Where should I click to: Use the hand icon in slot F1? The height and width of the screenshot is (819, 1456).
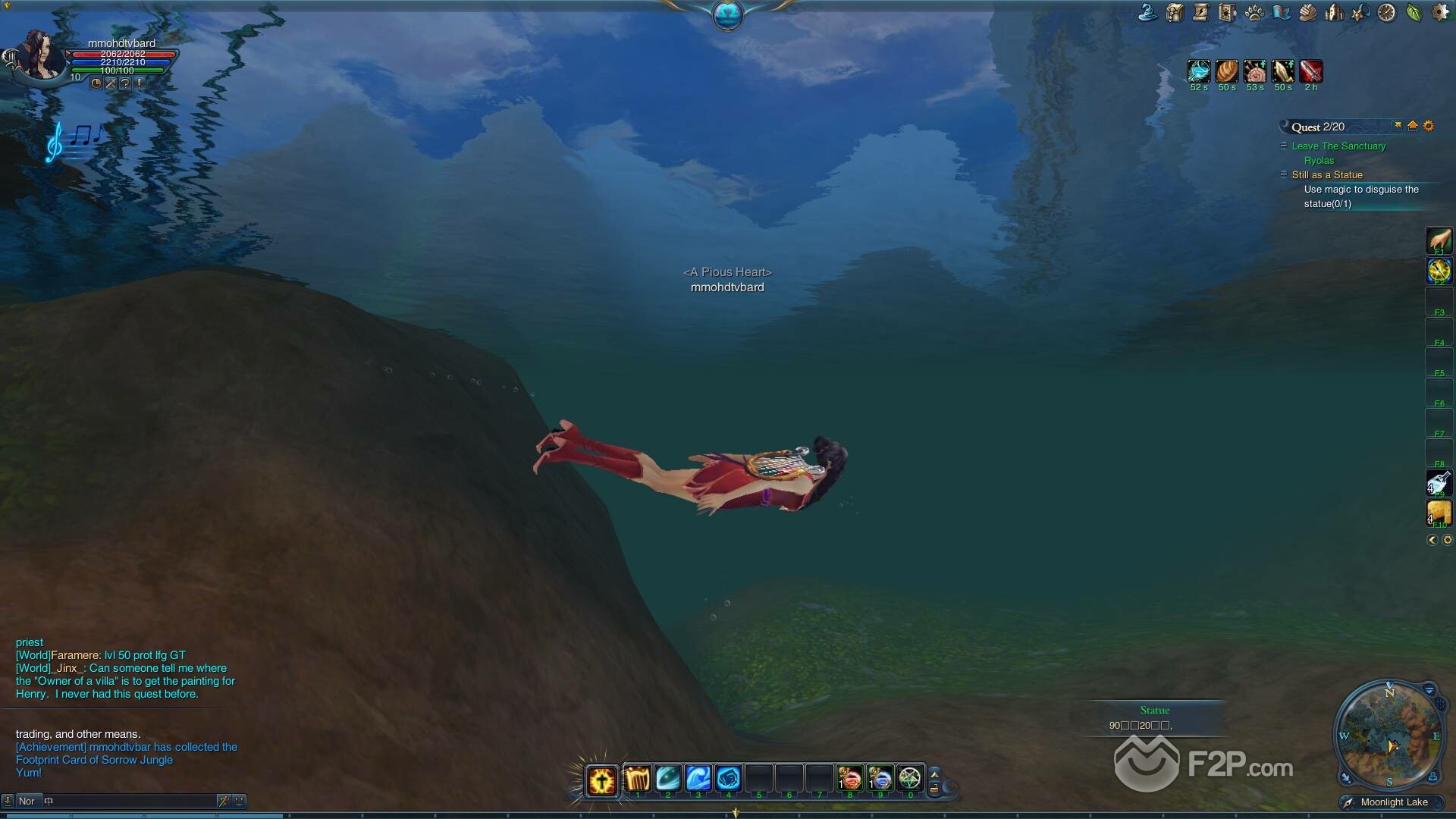[1439, 240]
